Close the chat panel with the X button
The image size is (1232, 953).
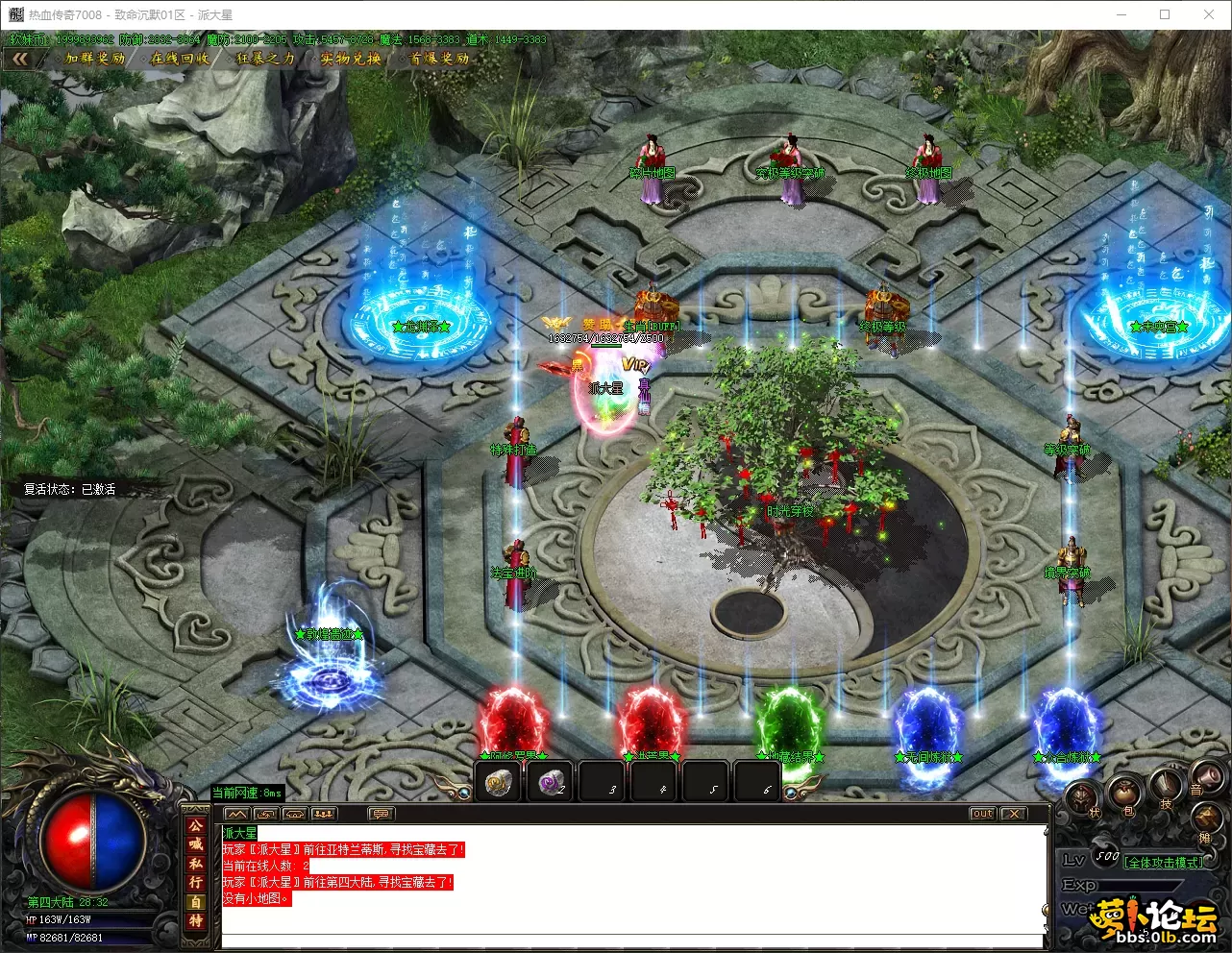click(1014, 814)
